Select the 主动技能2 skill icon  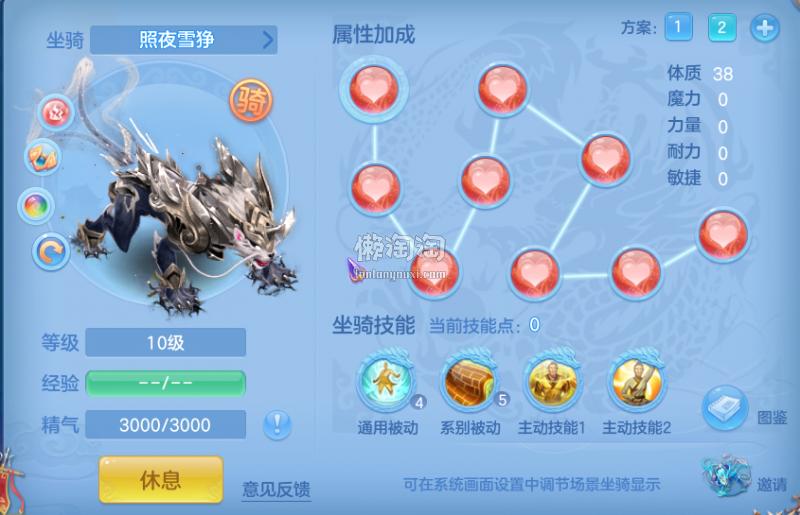click(636, 383)
